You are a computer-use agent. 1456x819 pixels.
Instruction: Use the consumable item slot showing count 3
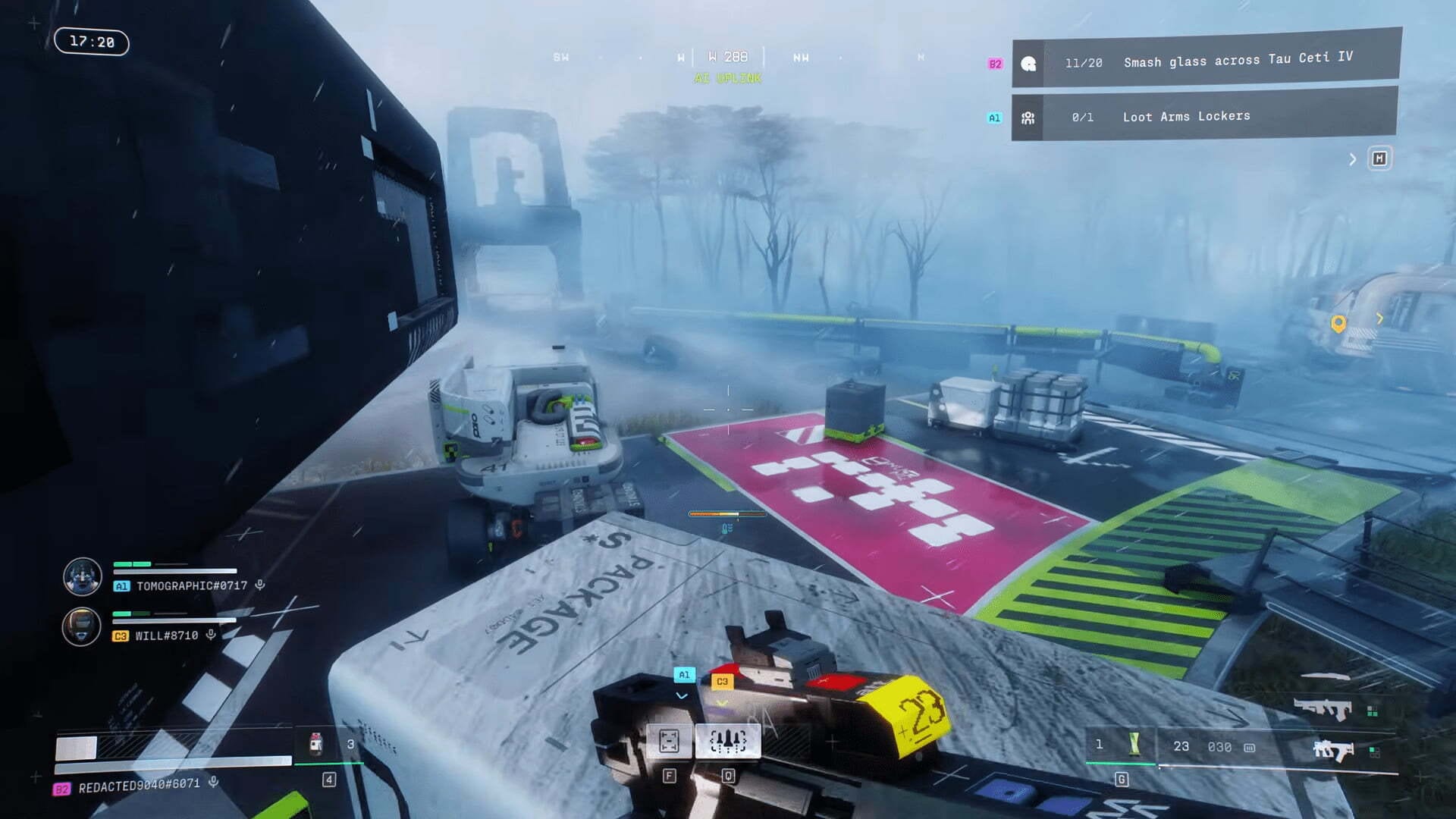tap(316, 744)
